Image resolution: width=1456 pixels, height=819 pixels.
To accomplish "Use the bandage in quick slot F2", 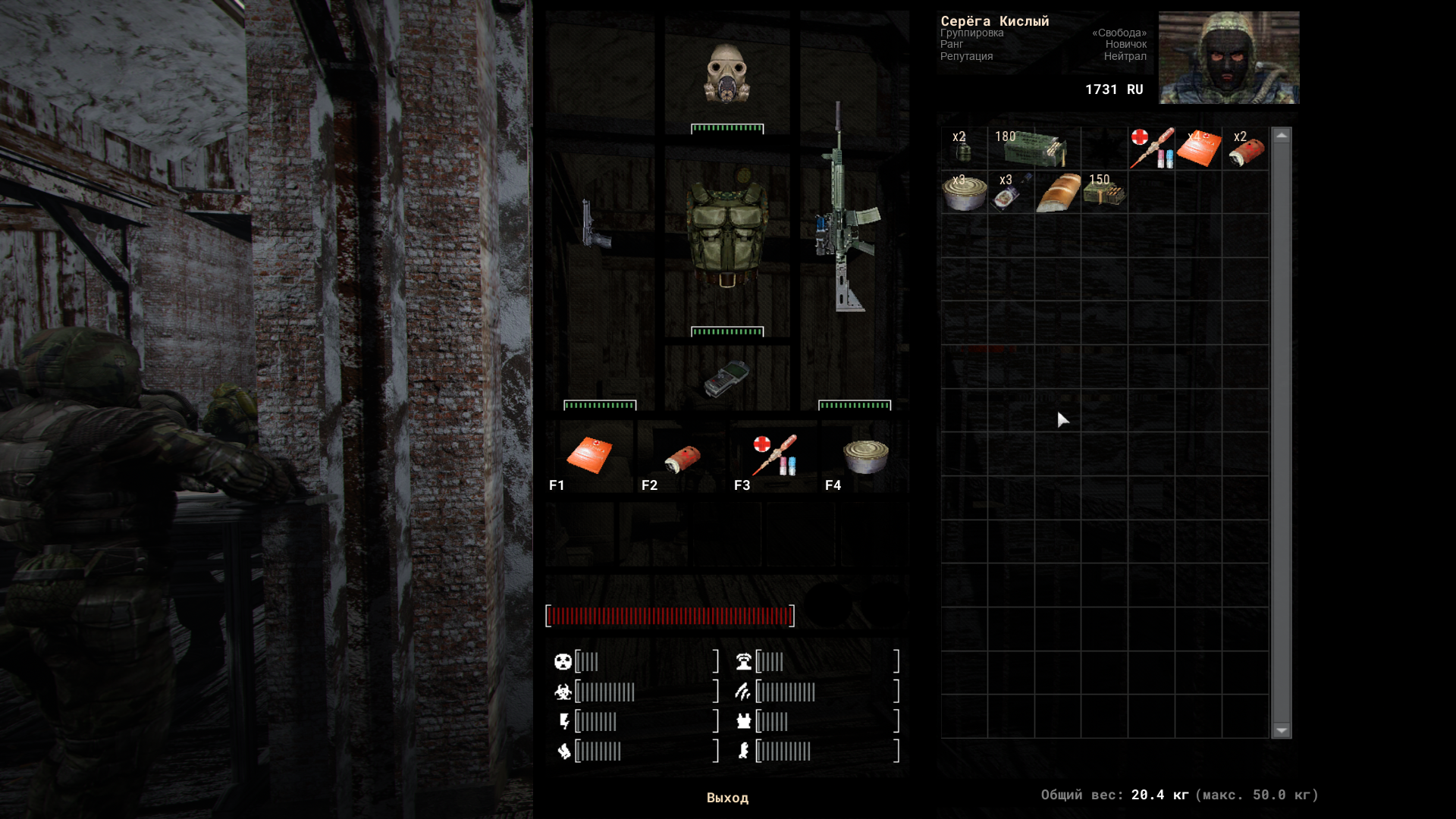I will point(682,458).
